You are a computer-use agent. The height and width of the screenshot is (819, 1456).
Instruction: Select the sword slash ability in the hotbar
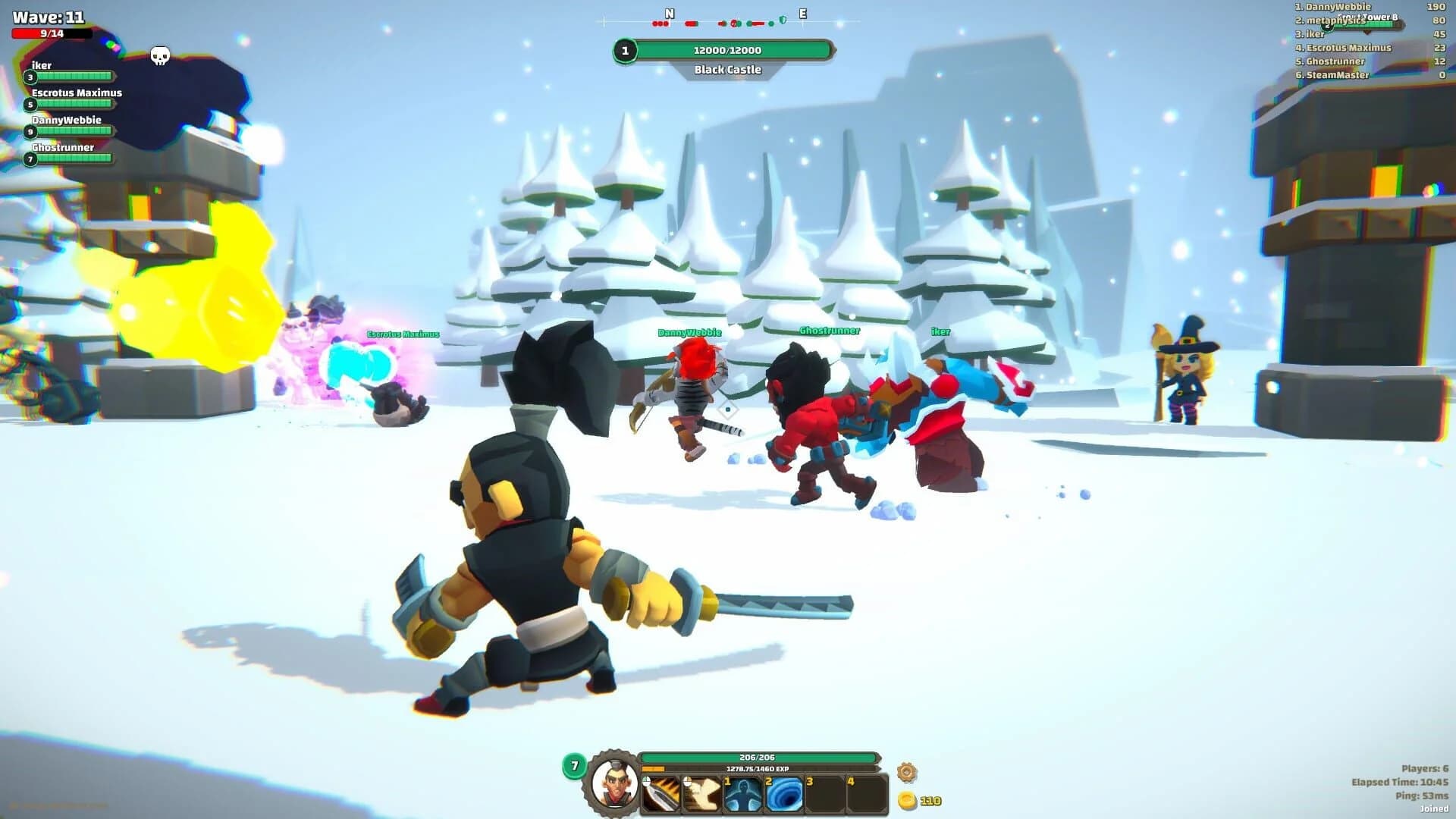[660, 792]
